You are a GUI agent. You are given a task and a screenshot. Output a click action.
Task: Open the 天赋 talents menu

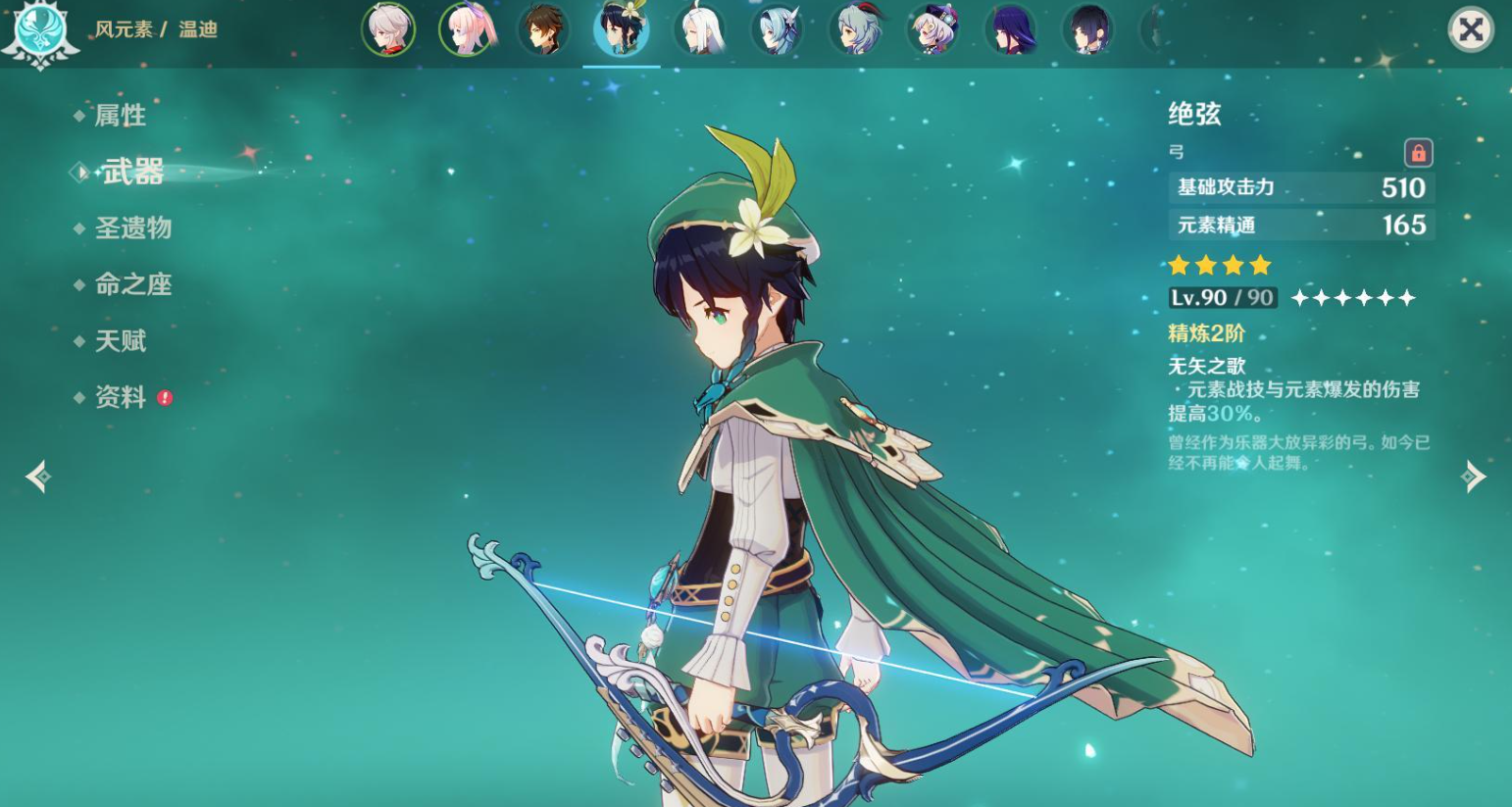click(x=120, y=341)
